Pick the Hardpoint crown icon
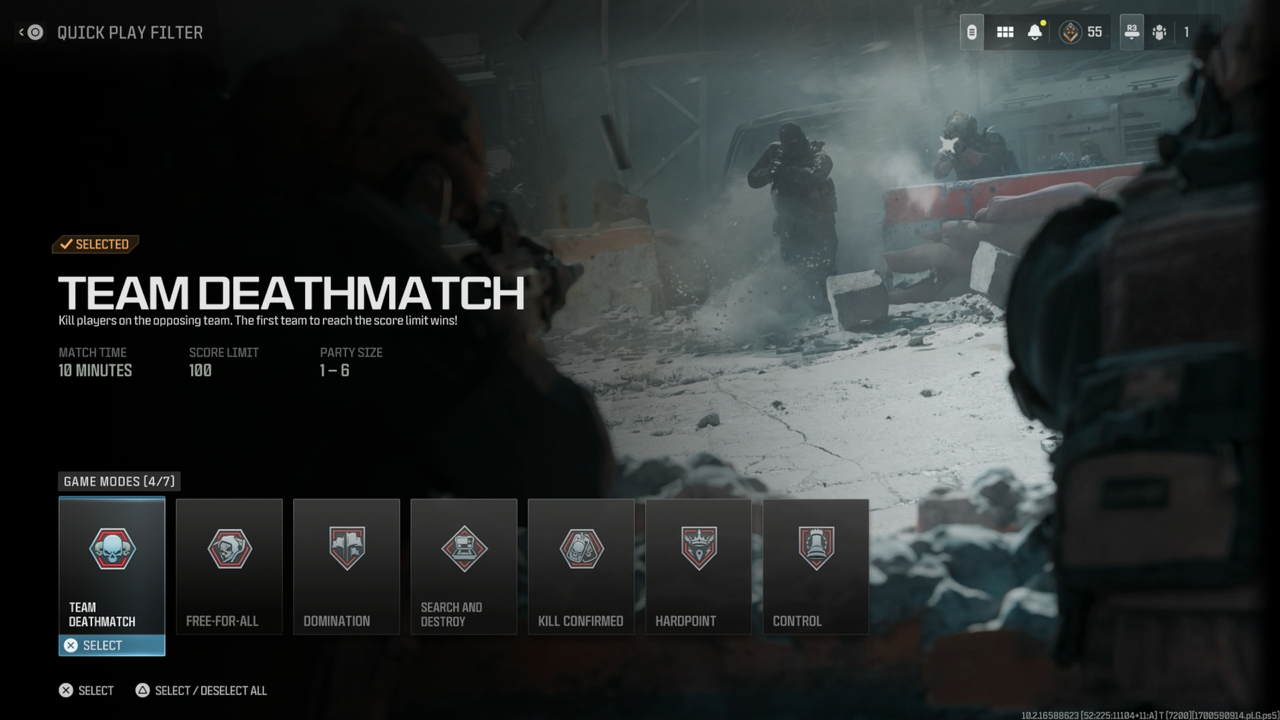Image resolution: width=1280 pixels, height=720 pixels. (x=697, y=548)
